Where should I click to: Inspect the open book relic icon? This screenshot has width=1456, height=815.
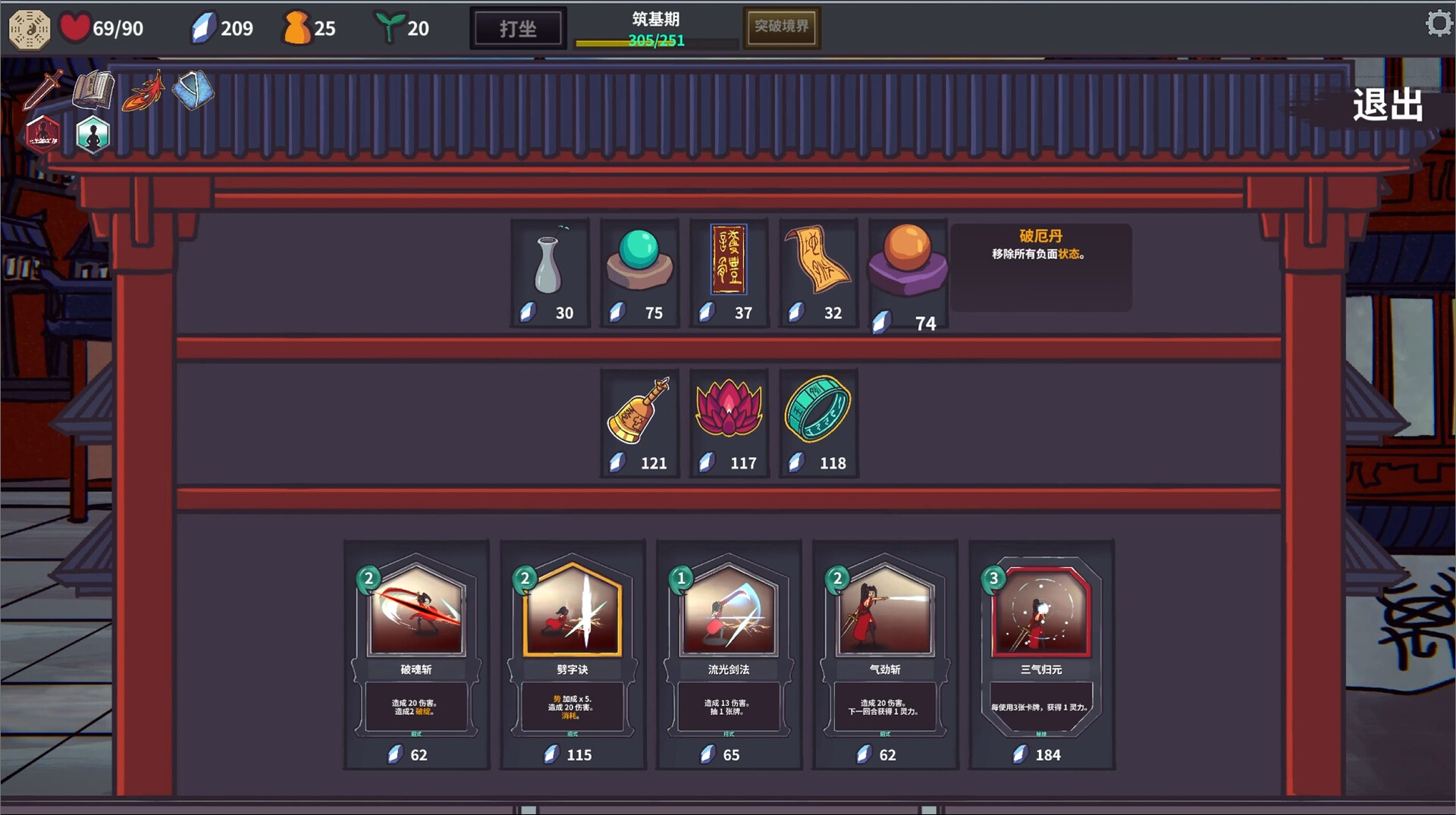point(93,90)
